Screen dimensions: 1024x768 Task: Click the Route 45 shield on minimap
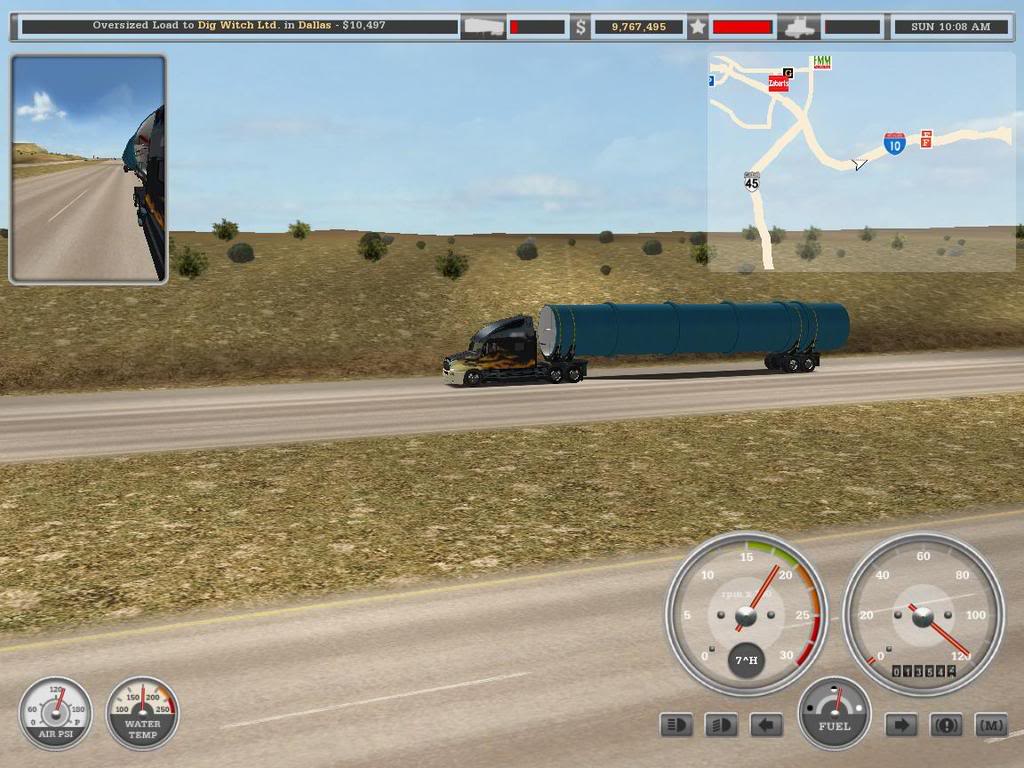(x=751, y=181)
